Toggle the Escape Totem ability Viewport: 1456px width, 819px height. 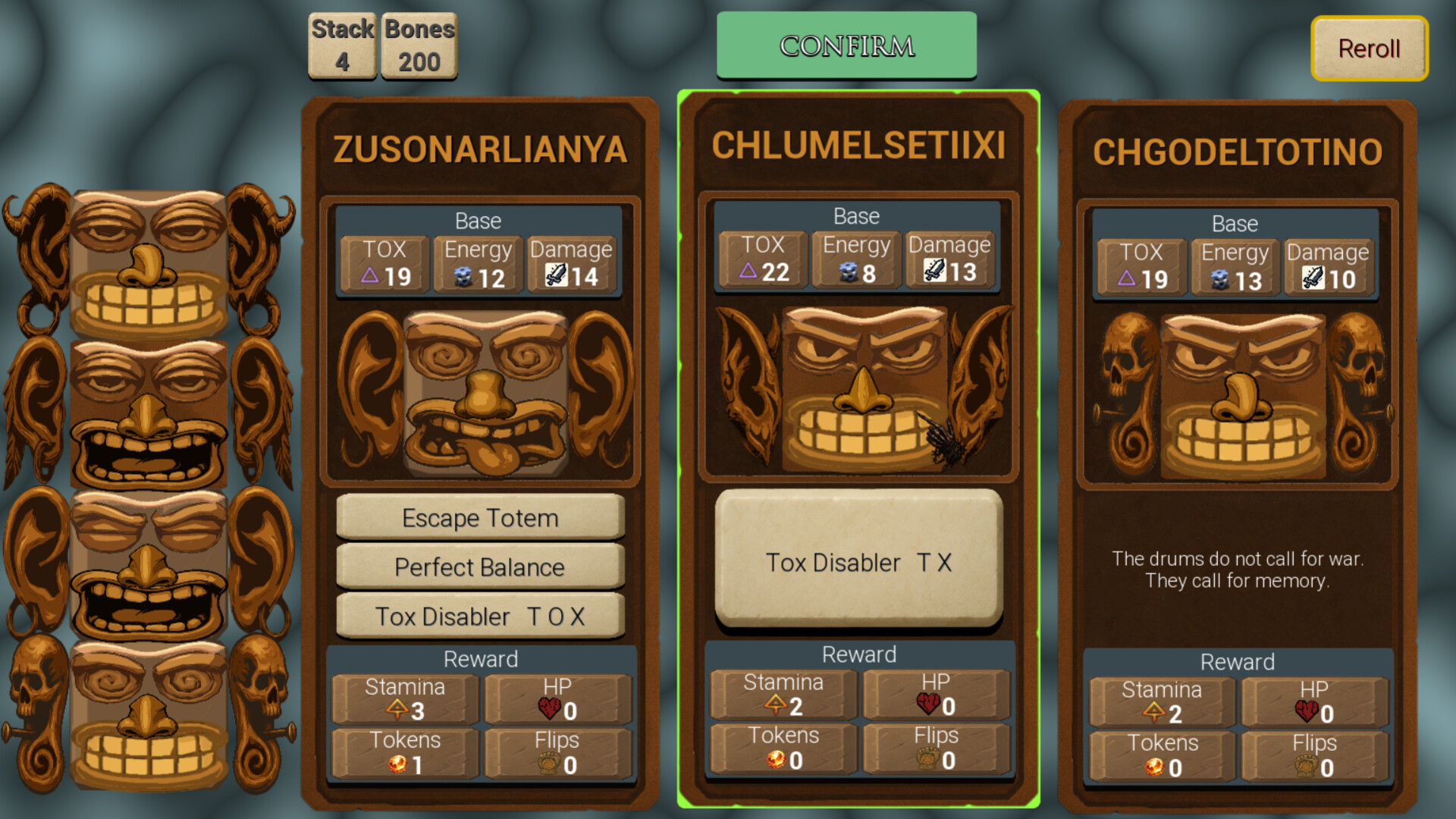(x=479, y=518)
